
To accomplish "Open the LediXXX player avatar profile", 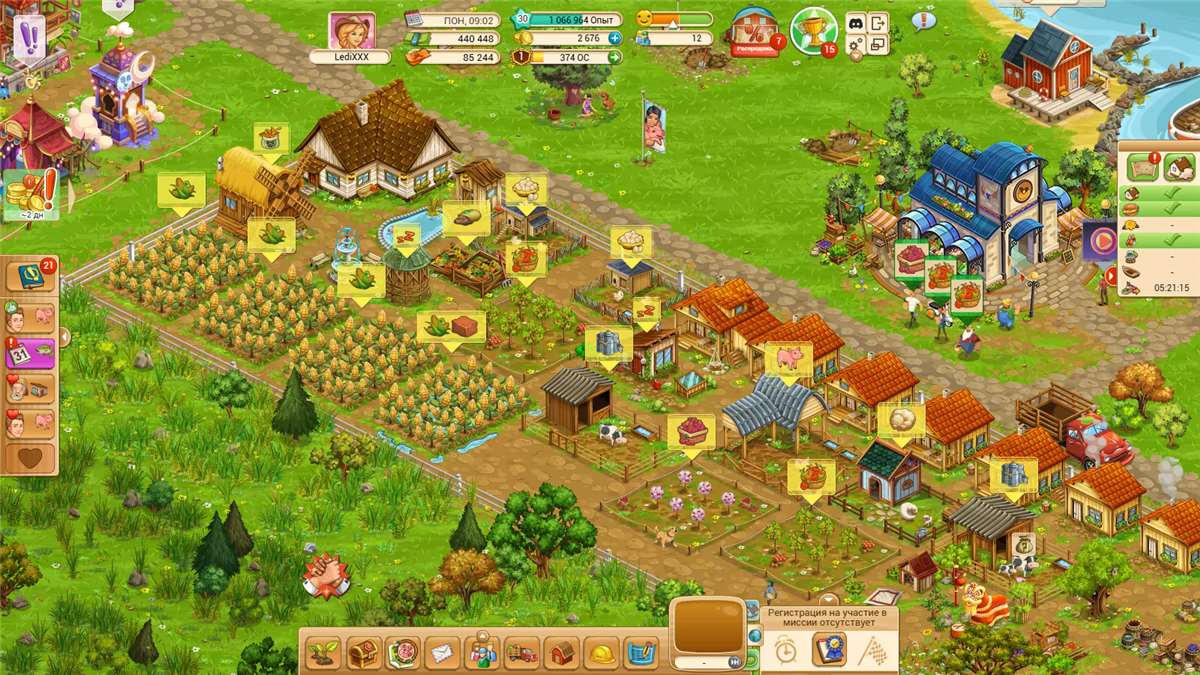I will click(x=352, y=31).
